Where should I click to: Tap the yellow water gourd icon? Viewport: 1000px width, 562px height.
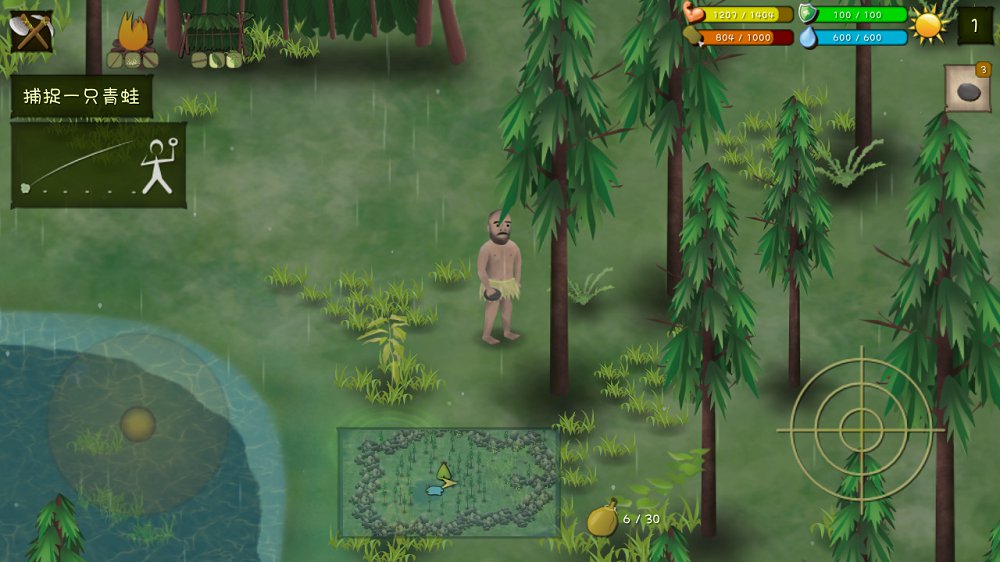[x=602, y=519]
